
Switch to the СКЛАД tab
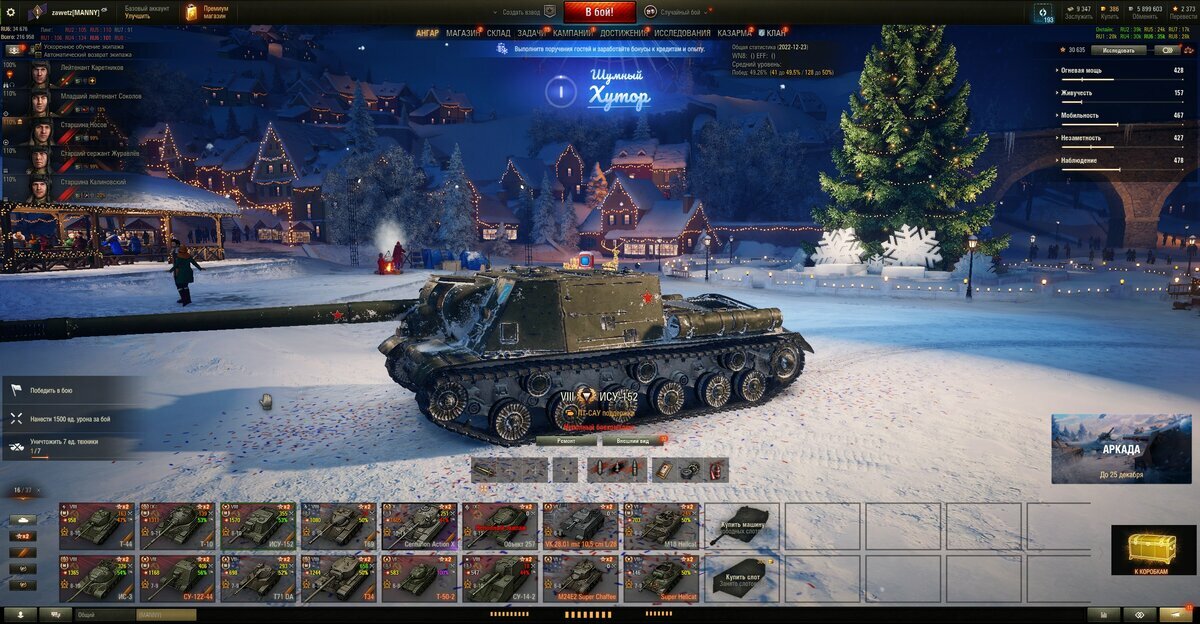click(x=499, y=33)
